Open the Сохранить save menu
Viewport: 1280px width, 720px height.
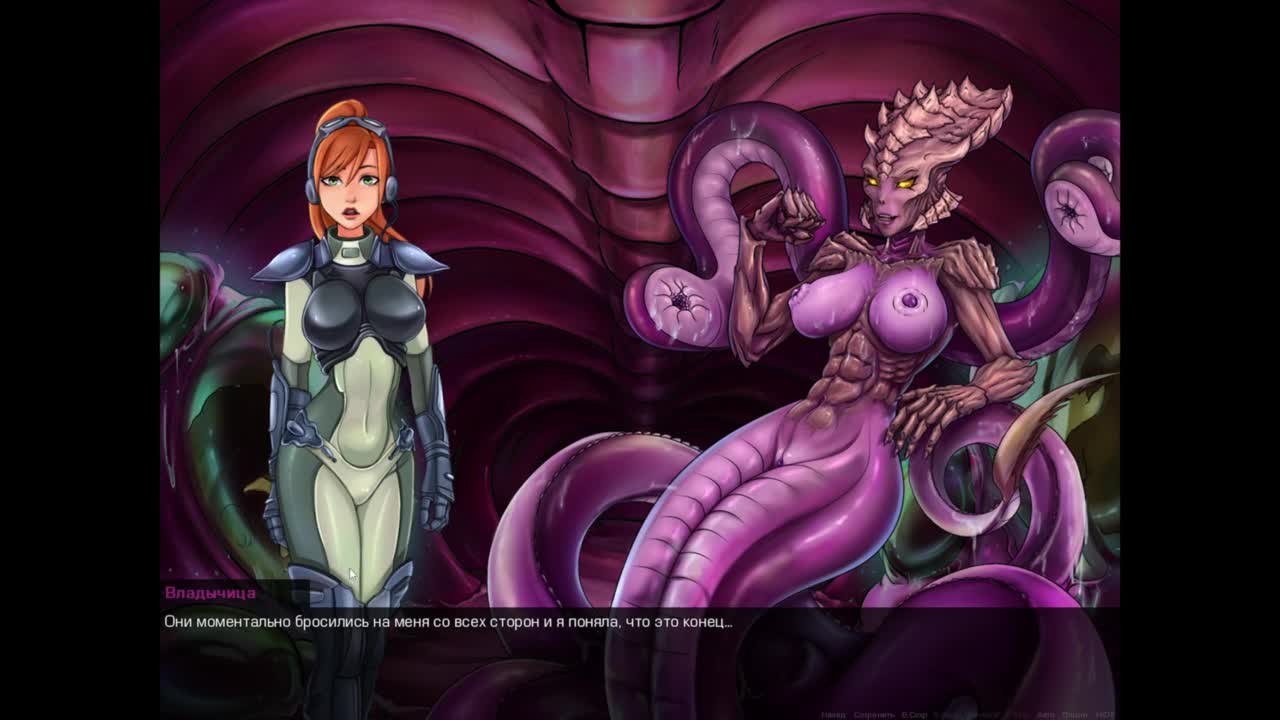pyautogui.click(x=874, y=715)
